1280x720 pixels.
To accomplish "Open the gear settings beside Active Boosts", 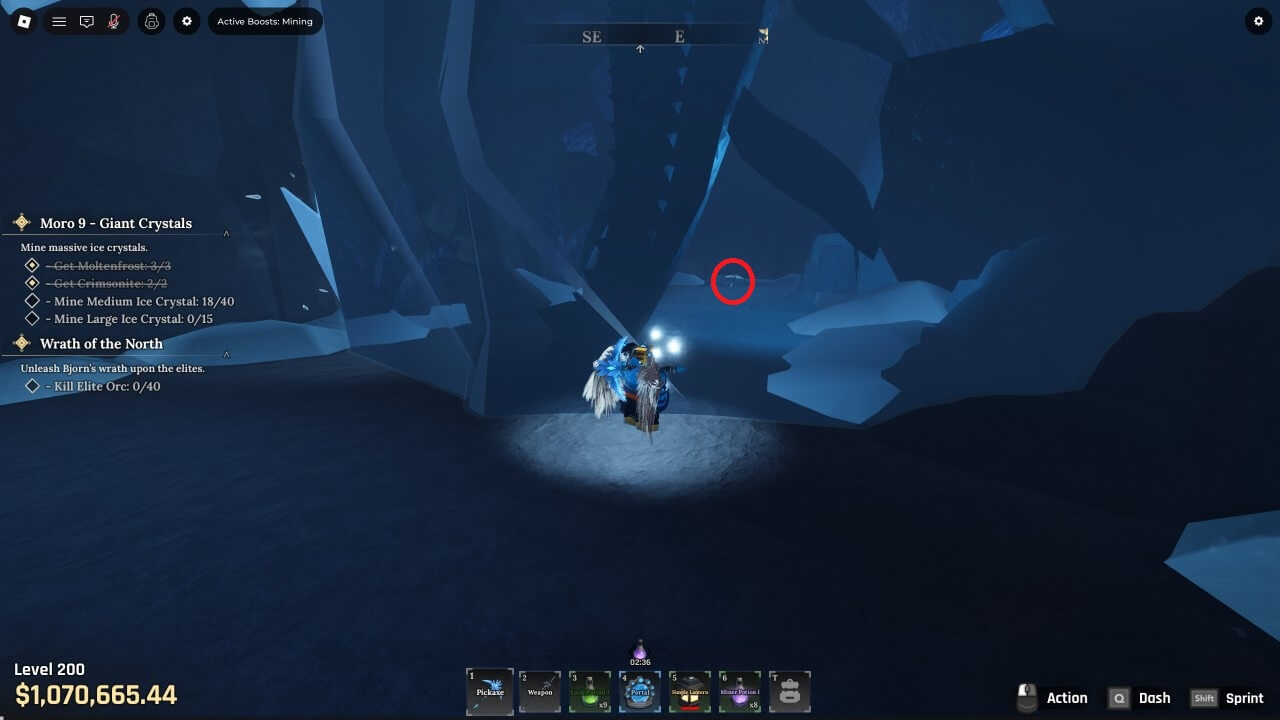I will (x=187, y=21).
